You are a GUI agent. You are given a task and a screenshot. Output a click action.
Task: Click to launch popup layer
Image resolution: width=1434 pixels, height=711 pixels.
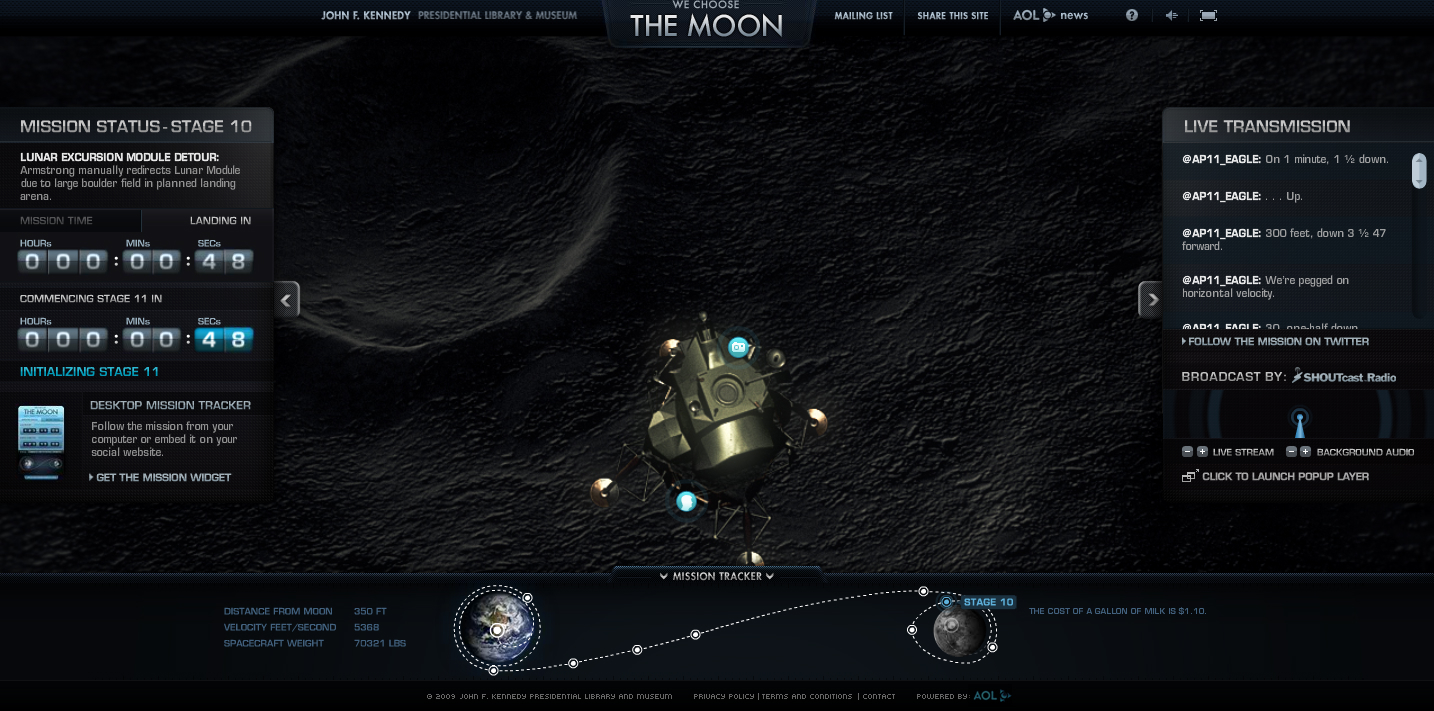(x=1285, y=477)
